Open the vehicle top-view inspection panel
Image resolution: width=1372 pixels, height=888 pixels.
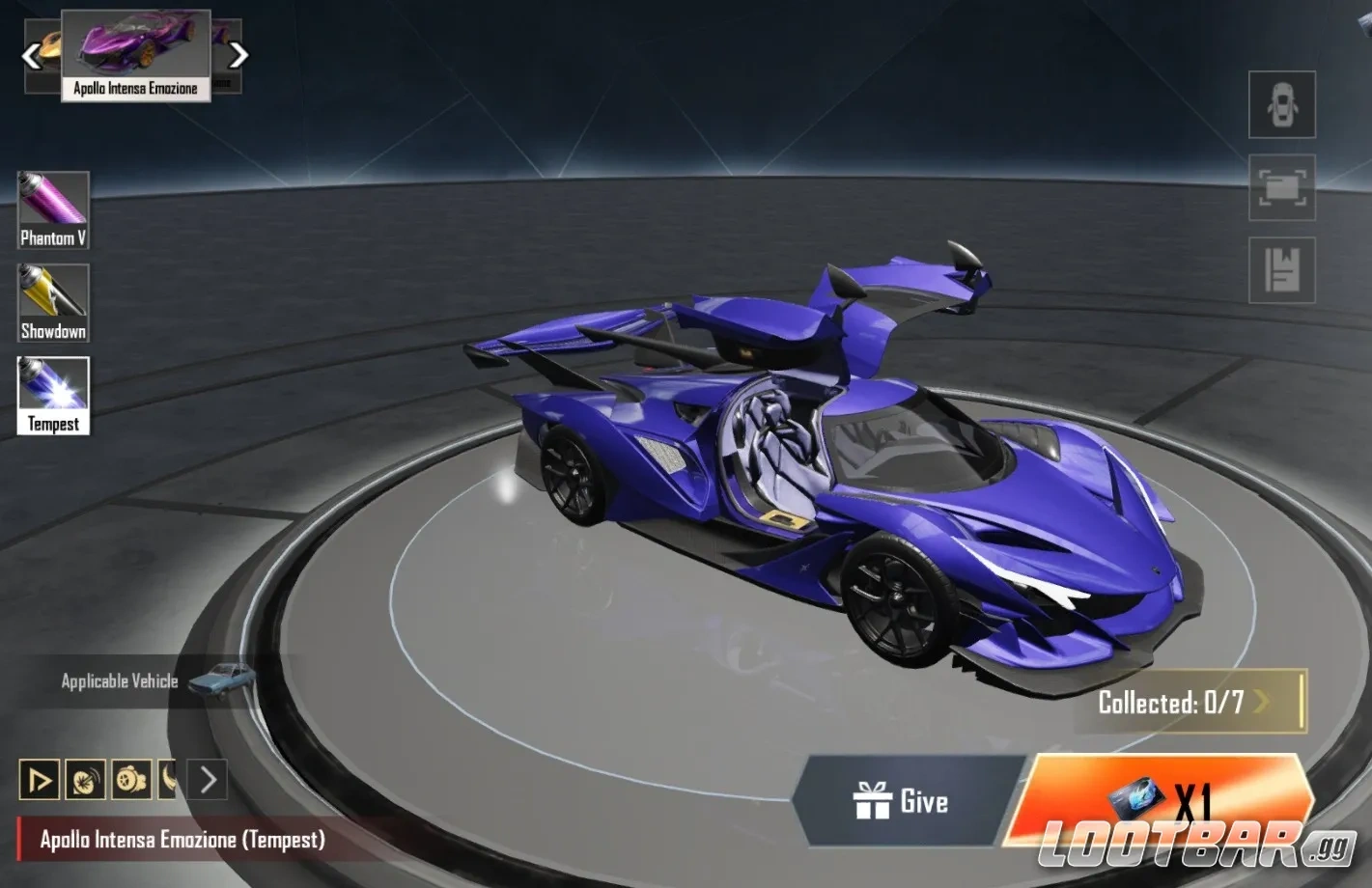click(1281, 106)
